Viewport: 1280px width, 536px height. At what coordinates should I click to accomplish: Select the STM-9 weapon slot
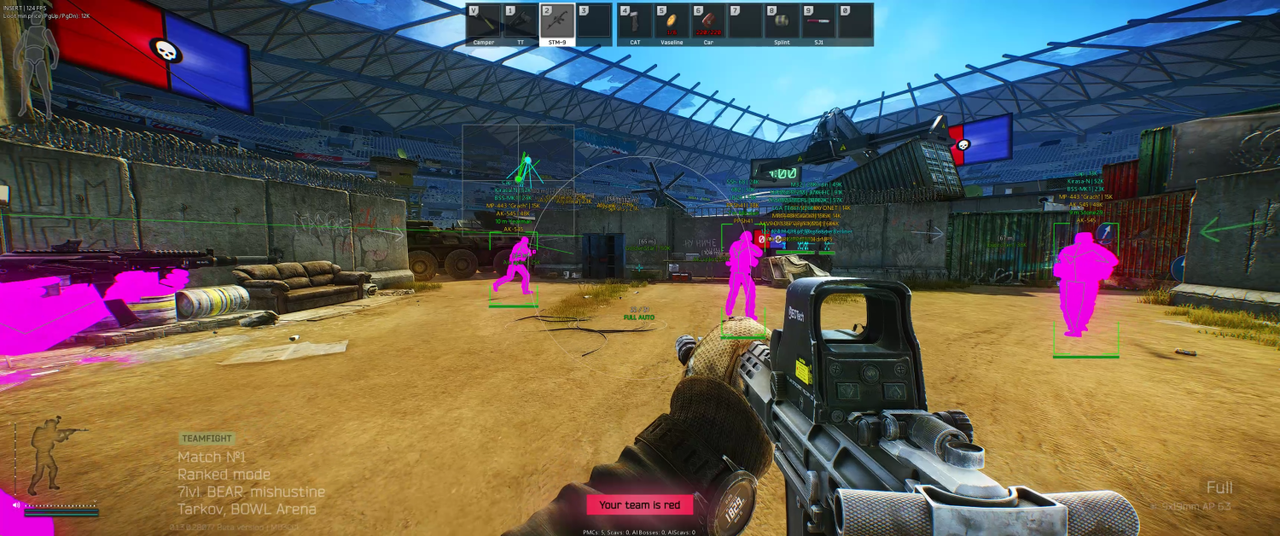pos(557,23)
